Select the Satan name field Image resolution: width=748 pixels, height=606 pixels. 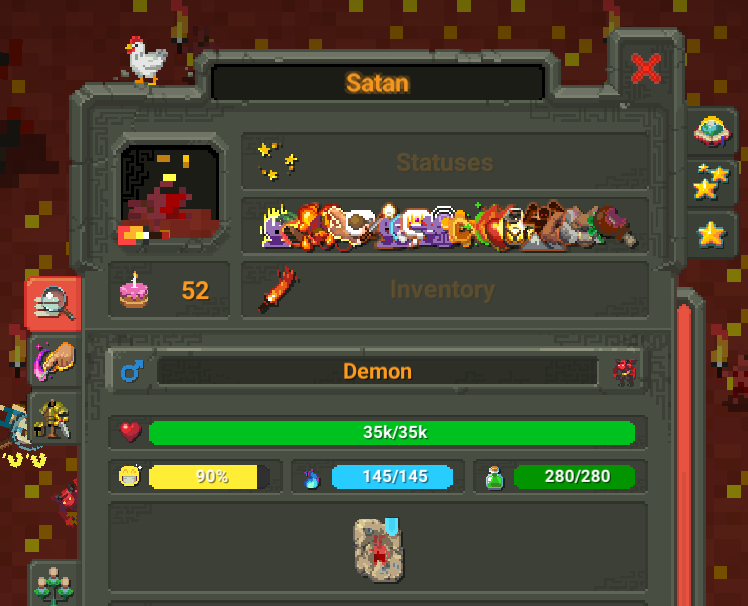click(x=378, y=82)
